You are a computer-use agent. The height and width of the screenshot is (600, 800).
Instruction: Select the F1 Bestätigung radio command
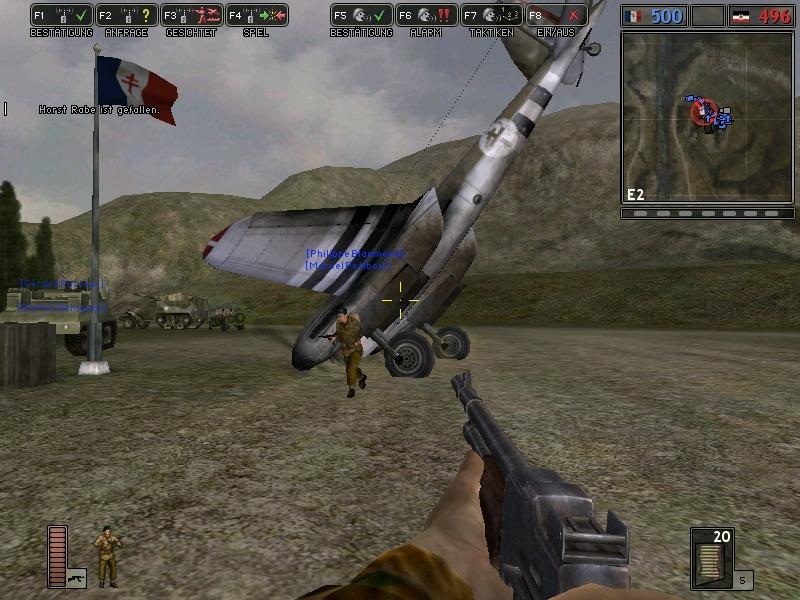pos(62,16)
